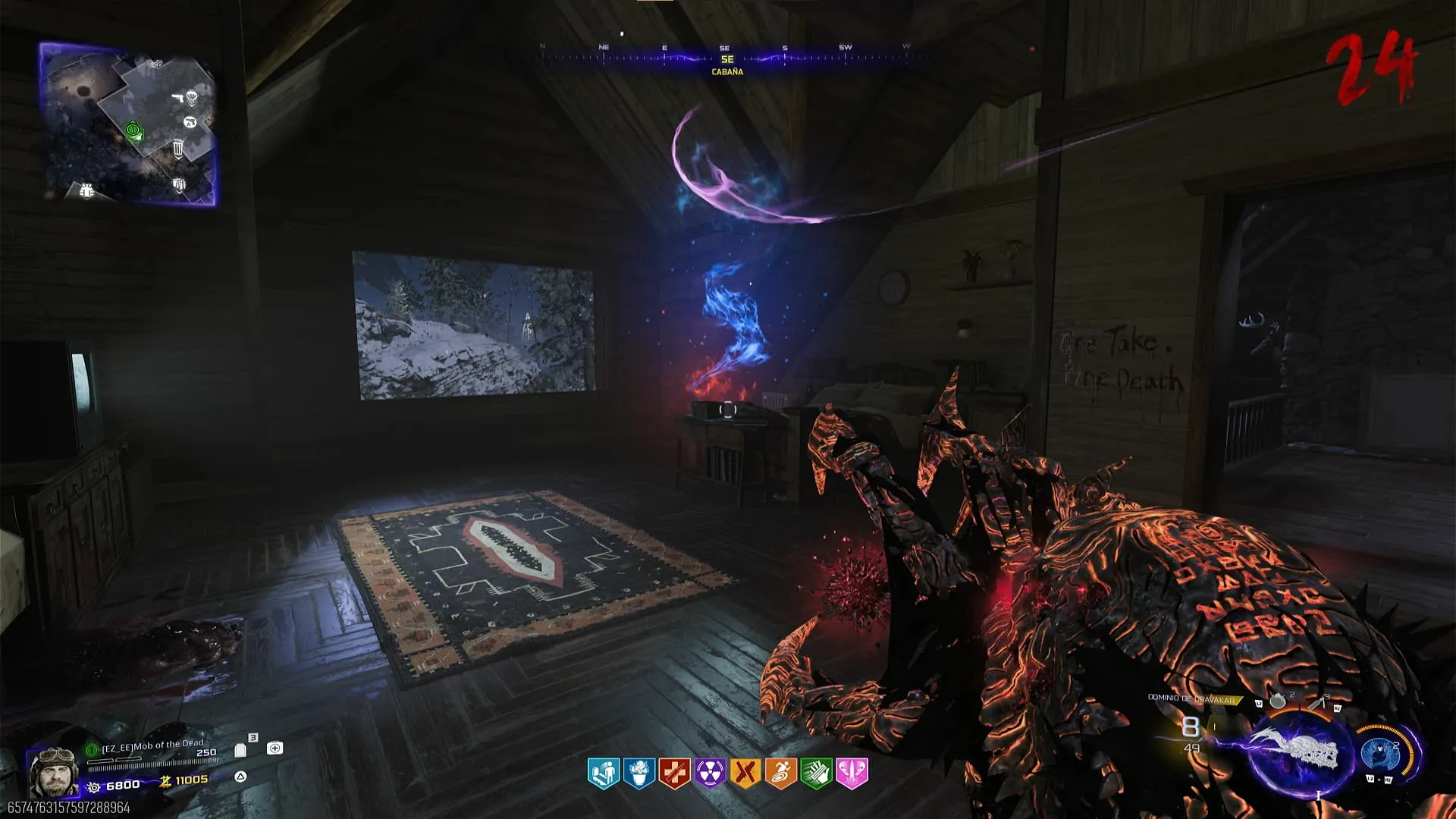The image size is (1456, 819).
Task: Click the pink skulls and bullet perk
Action: tap(852, 773)
